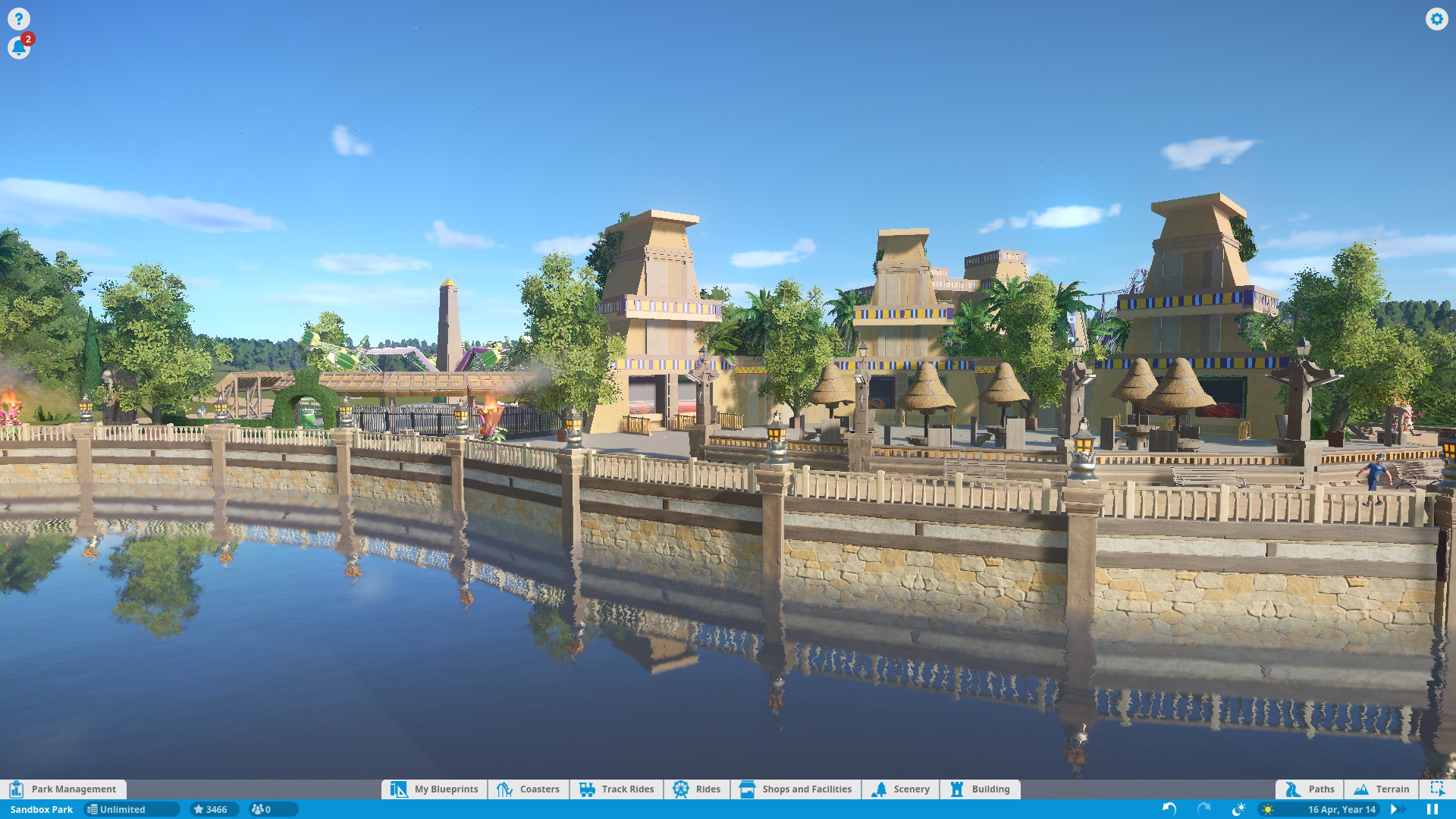View the notifications bell with 2 alerts
Image resolution: width=1456 pixels, height=819 pixels.
pos(19,48)
